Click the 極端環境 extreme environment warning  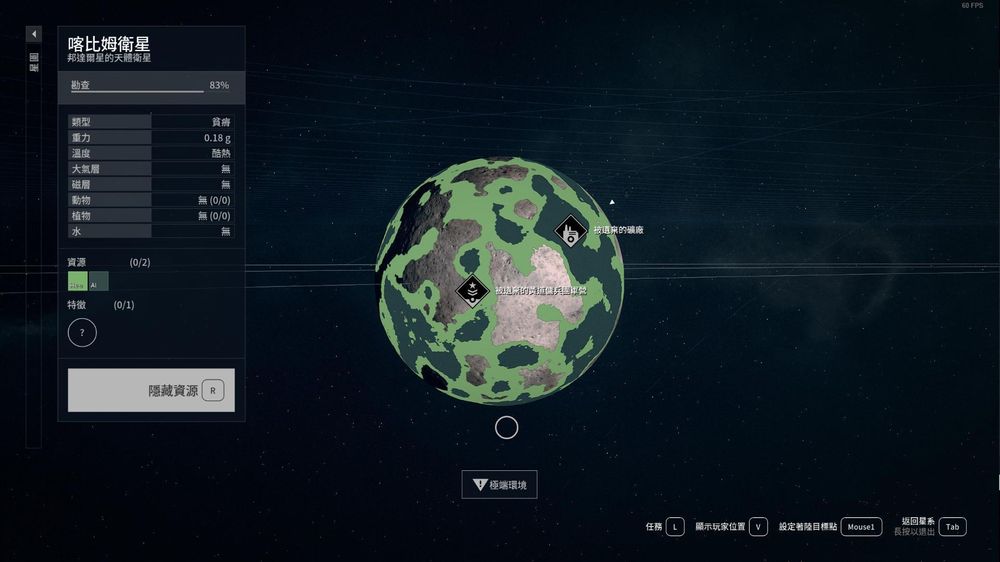pos(500,485)
